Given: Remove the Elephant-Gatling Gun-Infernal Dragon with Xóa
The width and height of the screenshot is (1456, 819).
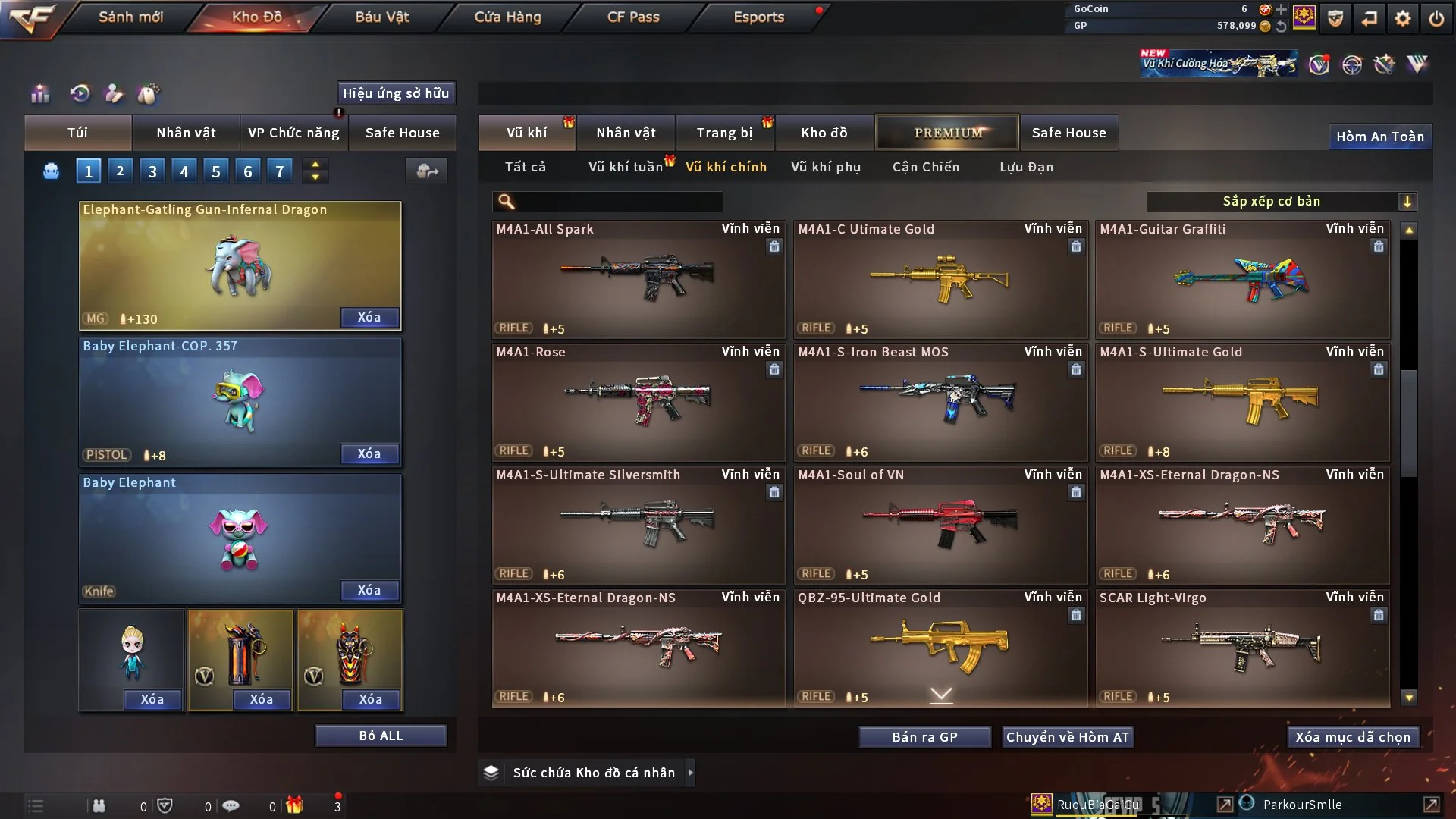Looking at the screenshot, I should click(x=369, y=317).
